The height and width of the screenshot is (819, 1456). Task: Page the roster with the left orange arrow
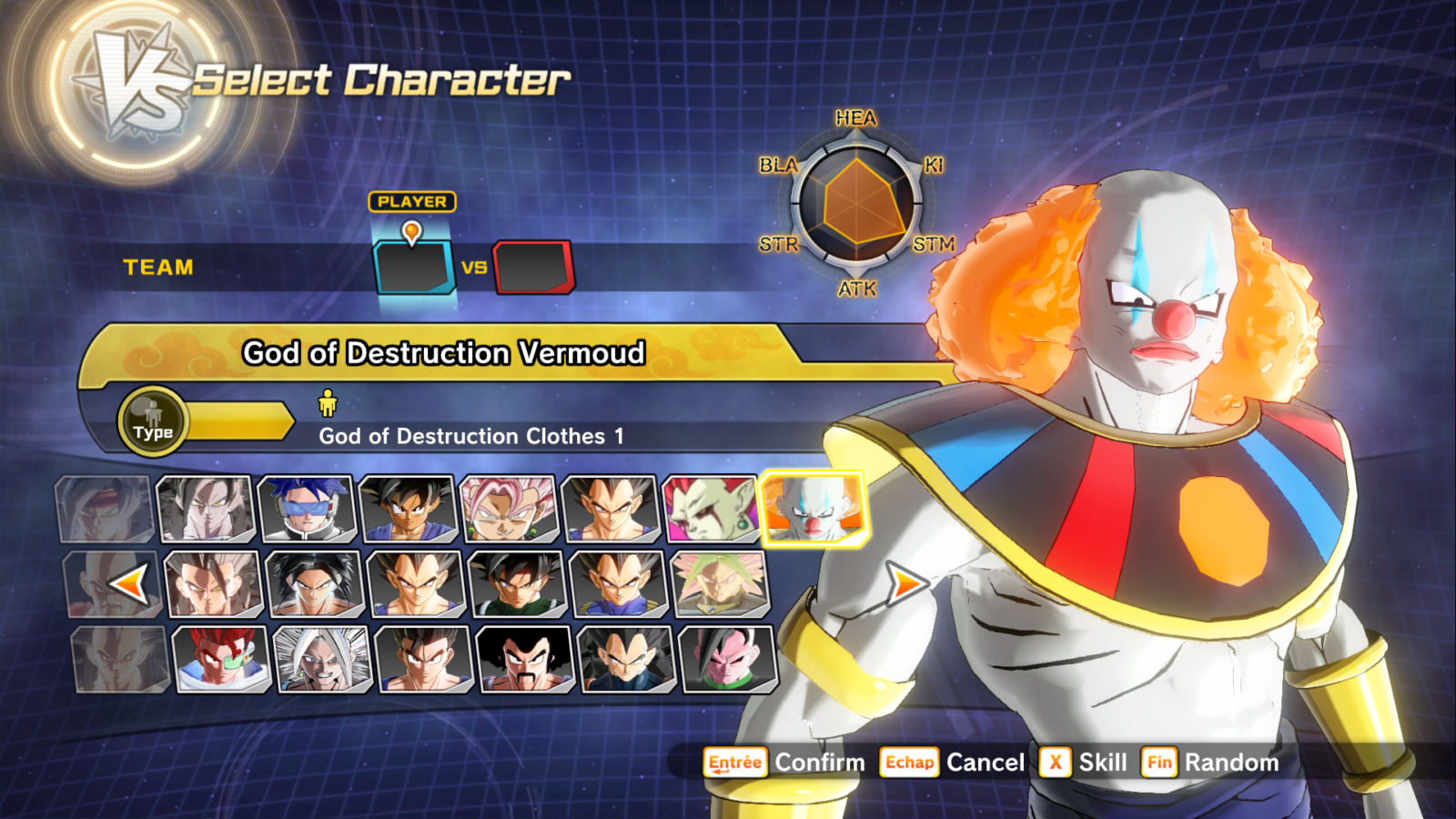click(128, 585)
